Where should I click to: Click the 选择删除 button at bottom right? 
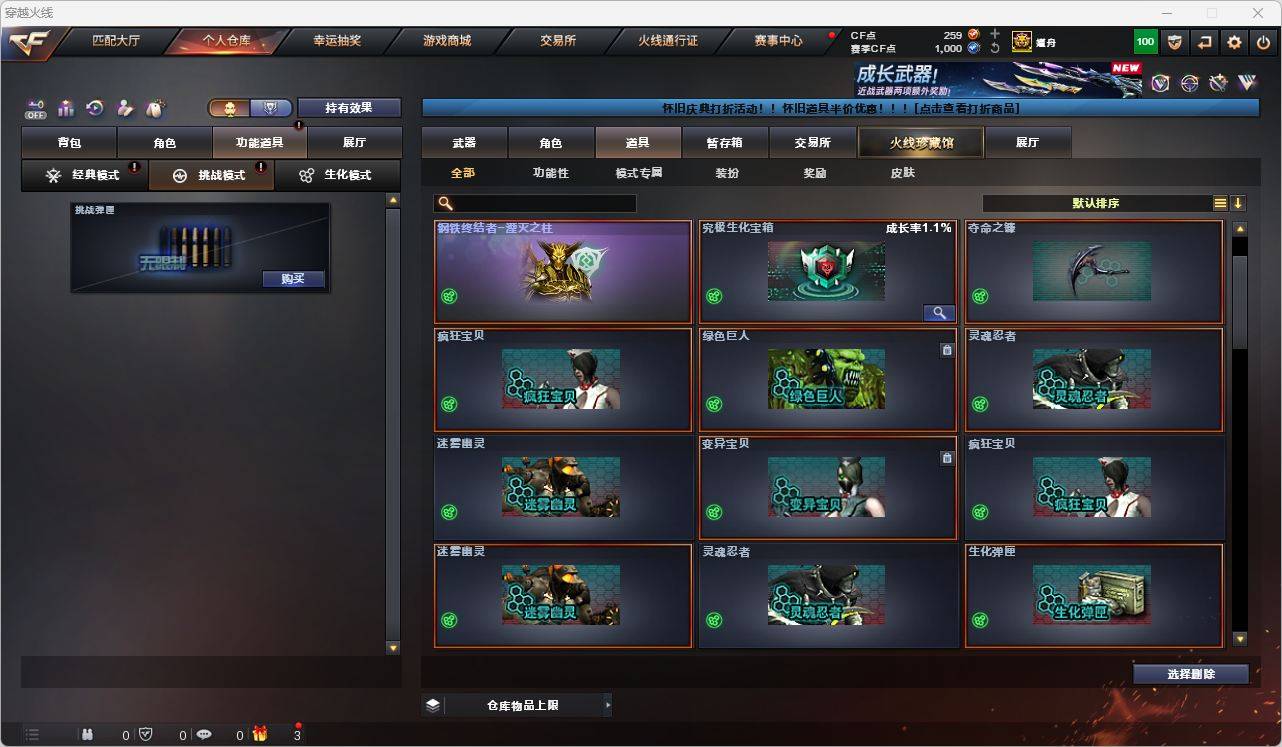point(1190,674)
